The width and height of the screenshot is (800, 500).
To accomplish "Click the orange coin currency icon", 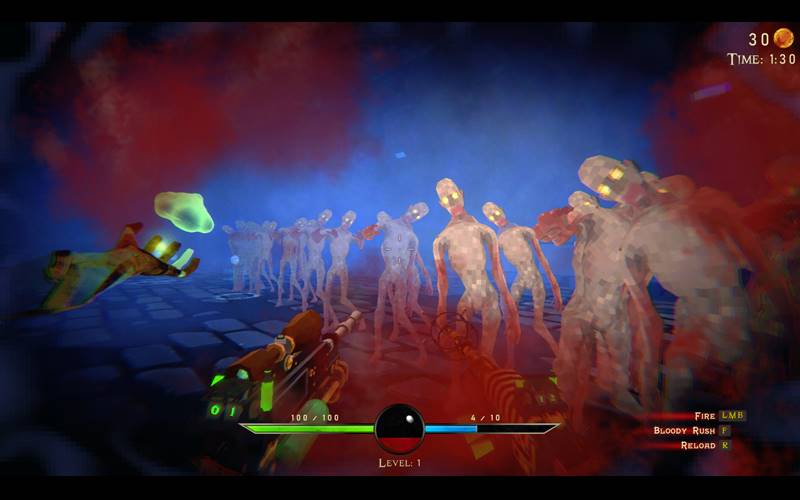I will tap(783, 38).
